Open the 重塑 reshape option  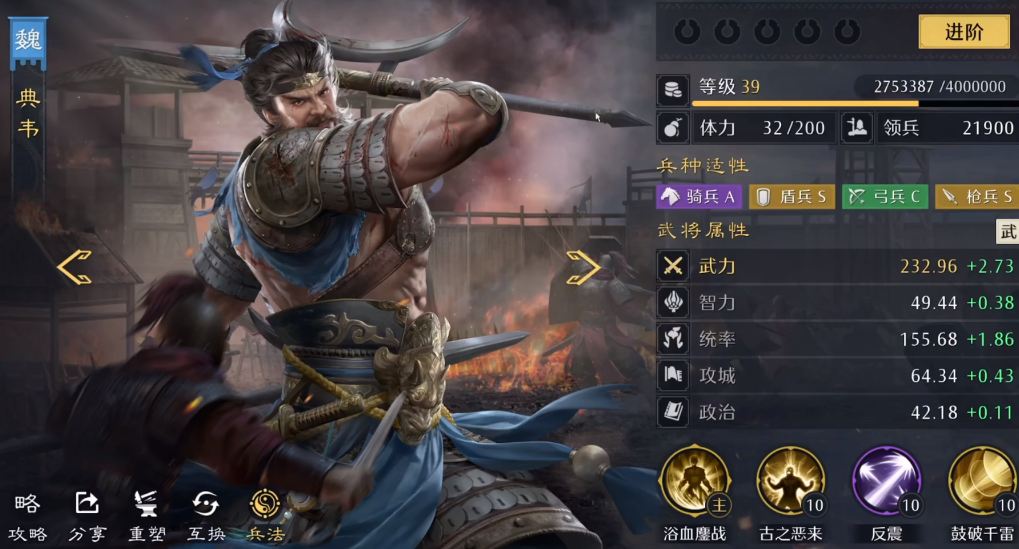146,517
